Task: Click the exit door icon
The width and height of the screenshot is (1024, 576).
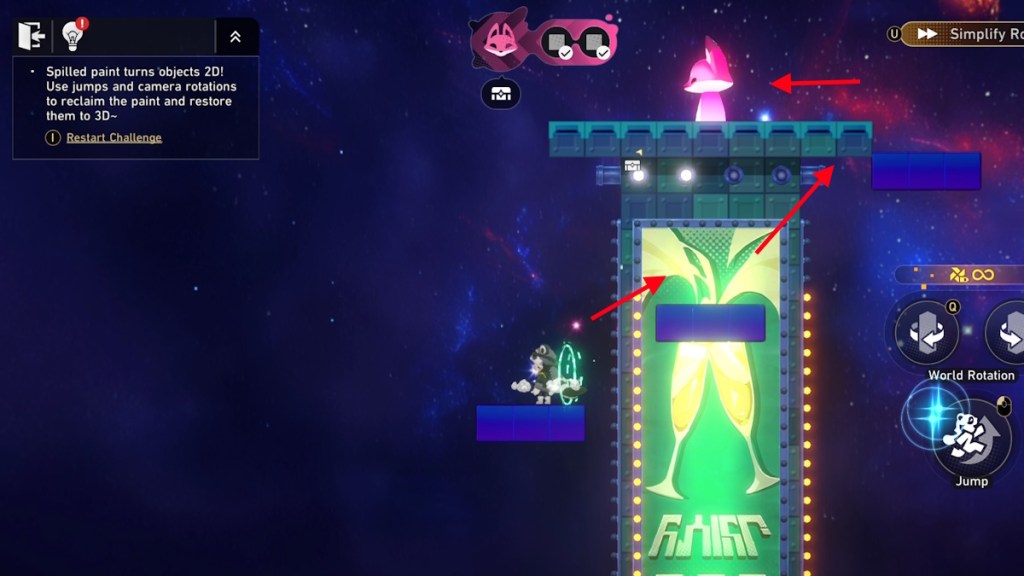Action: click(x=31, y=36)
